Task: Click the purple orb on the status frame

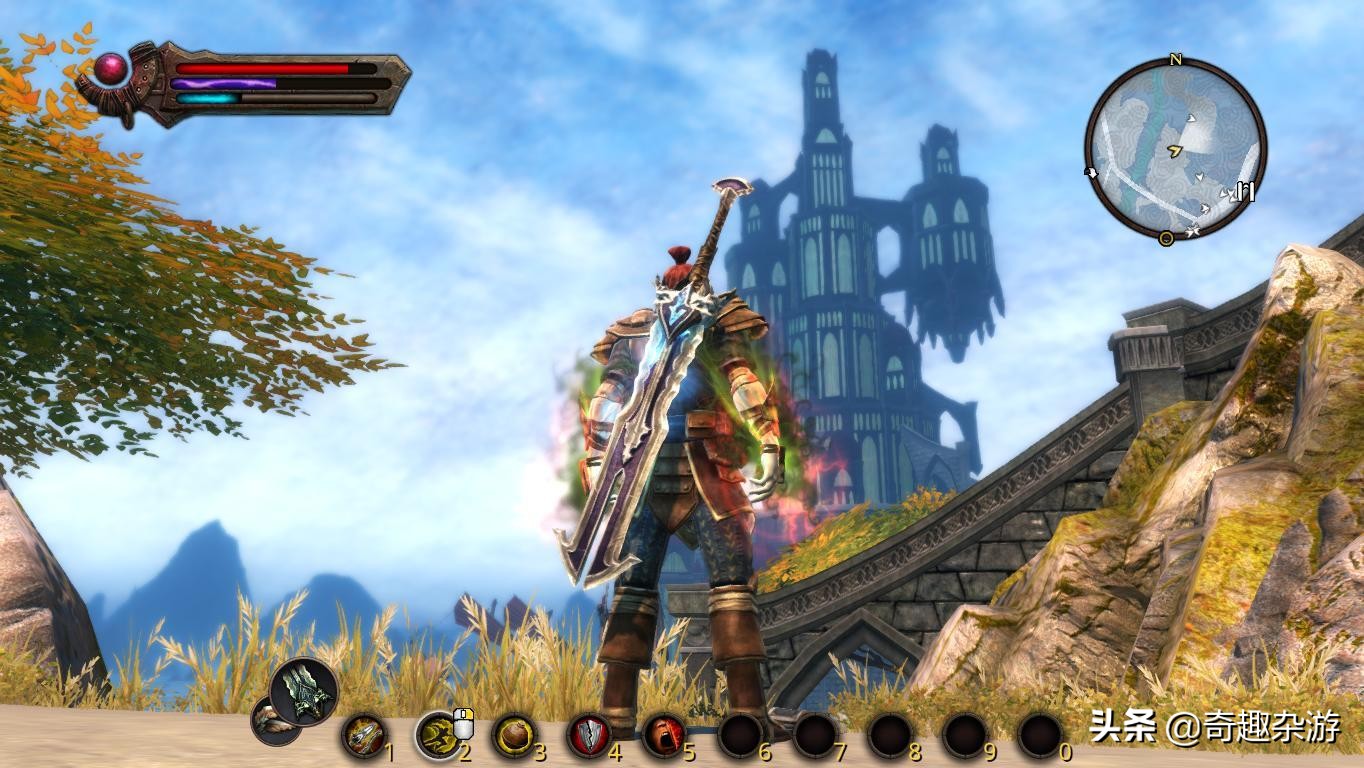Action: click(108, 68)
